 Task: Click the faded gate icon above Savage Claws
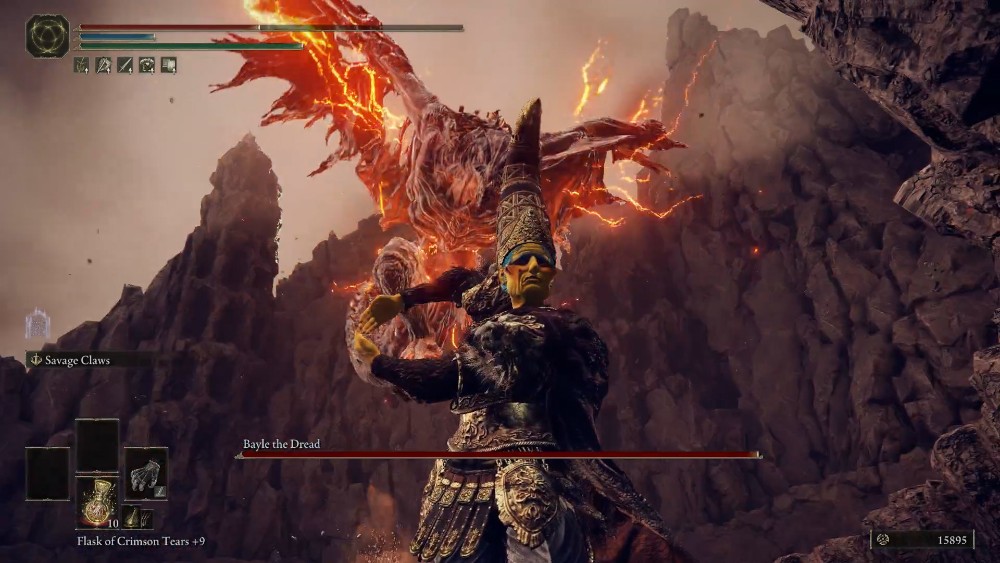pos(37,324)
